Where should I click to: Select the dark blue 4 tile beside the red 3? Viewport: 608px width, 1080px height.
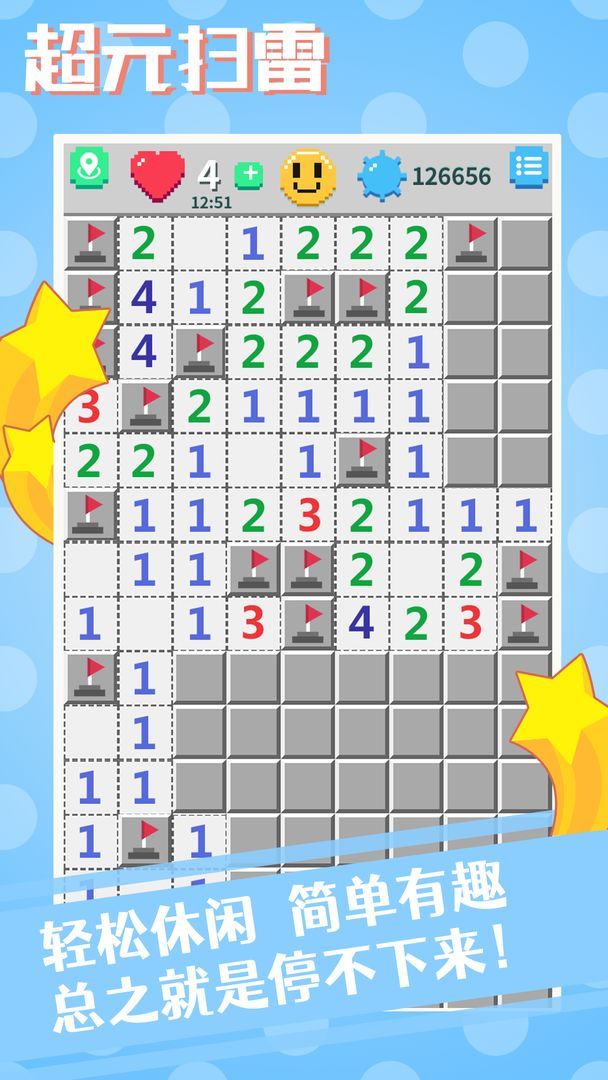coord(361,622)
